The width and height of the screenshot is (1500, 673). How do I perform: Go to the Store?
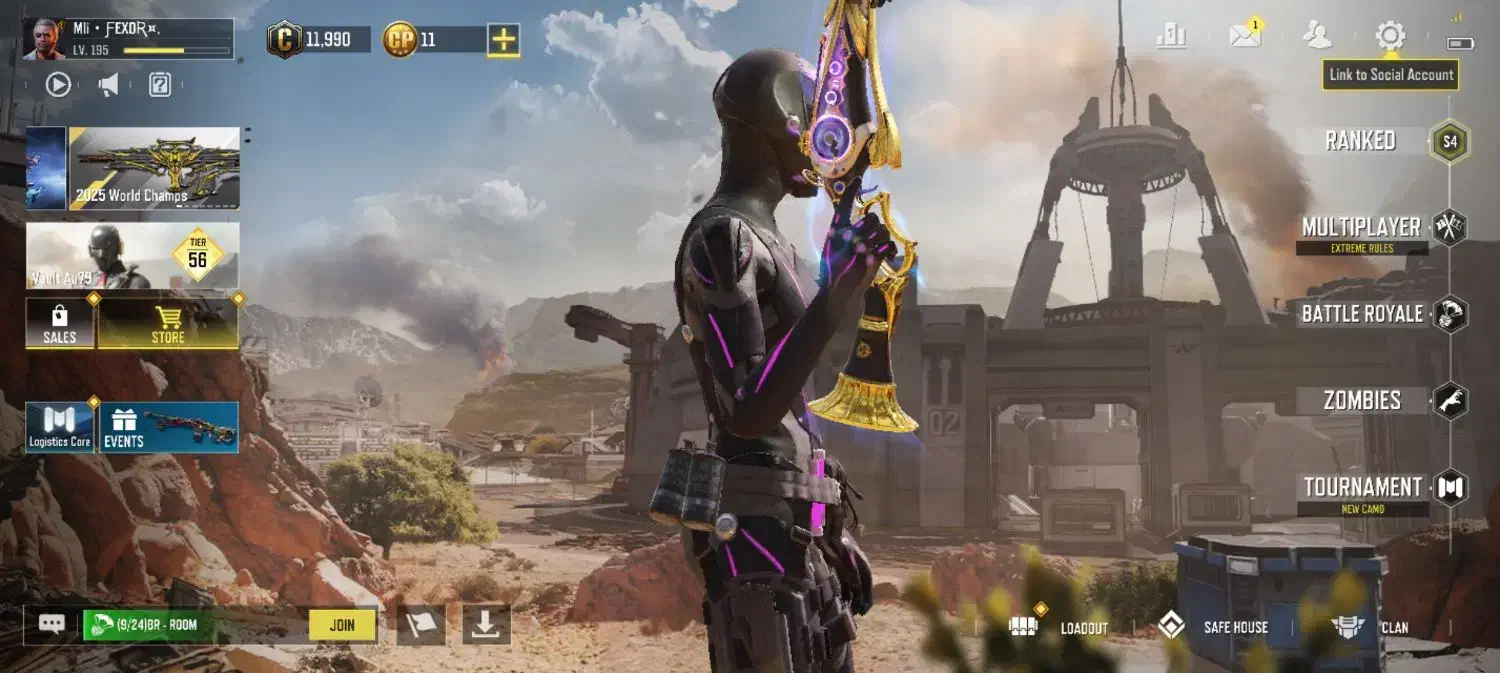click(168, 324)
